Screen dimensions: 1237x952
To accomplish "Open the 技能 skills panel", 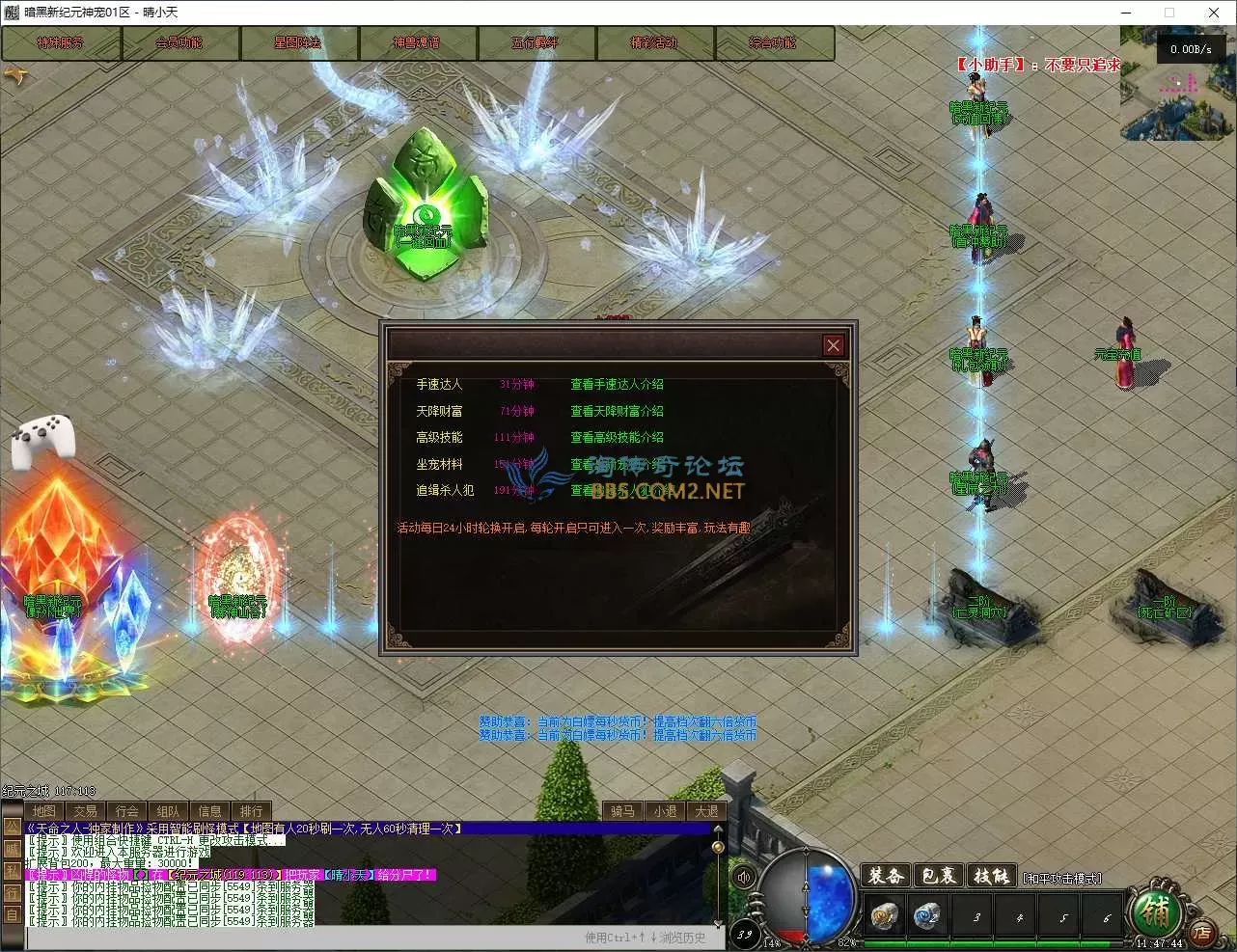I will pos(991,876).
